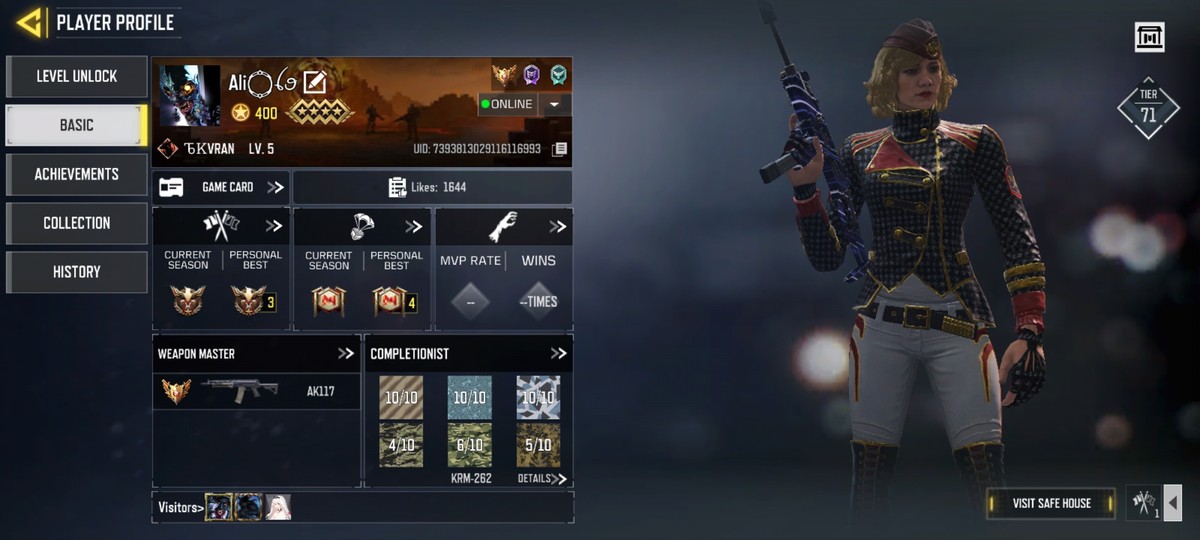
Task: Expand the Weapon Master section
Action: pos(346,353)
